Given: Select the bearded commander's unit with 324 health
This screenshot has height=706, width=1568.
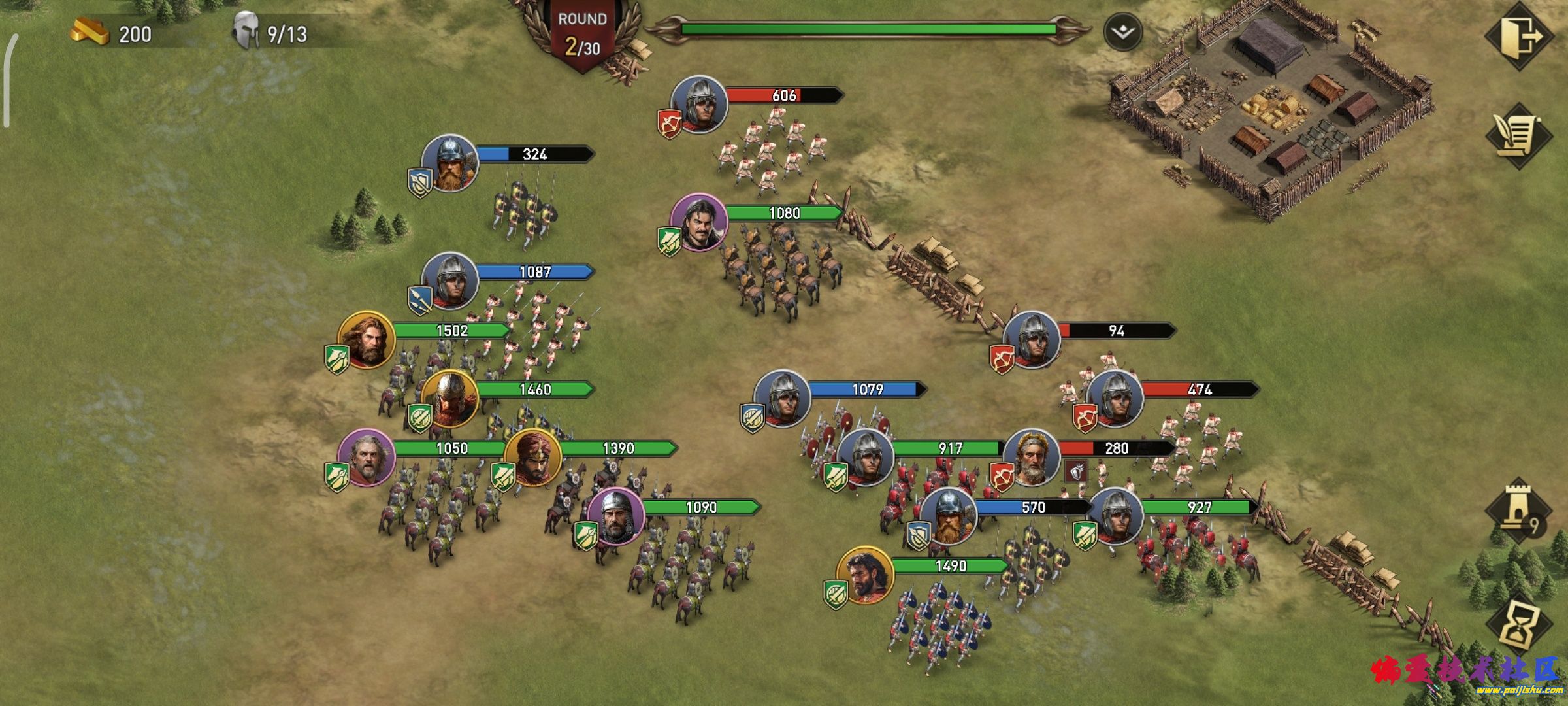Looking at the screenshot, I should pos(449,163).
